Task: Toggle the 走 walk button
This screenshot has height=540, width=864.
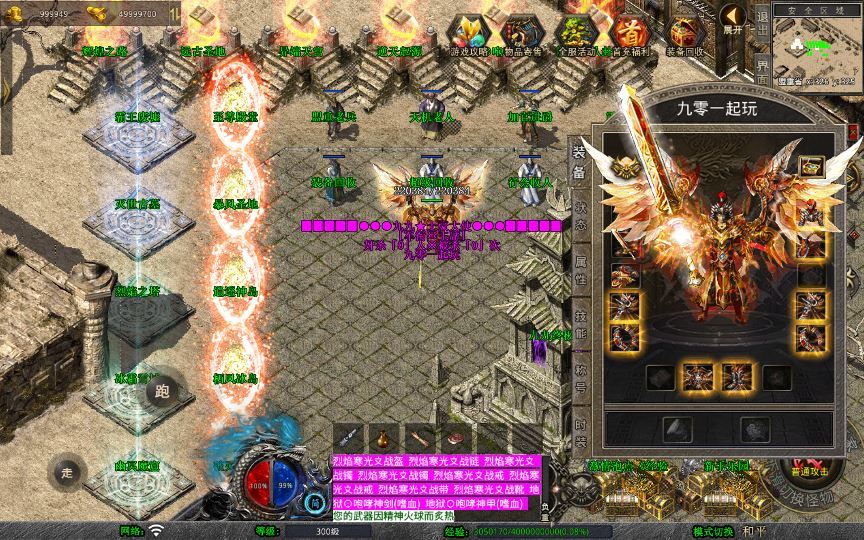Action: 67,472
